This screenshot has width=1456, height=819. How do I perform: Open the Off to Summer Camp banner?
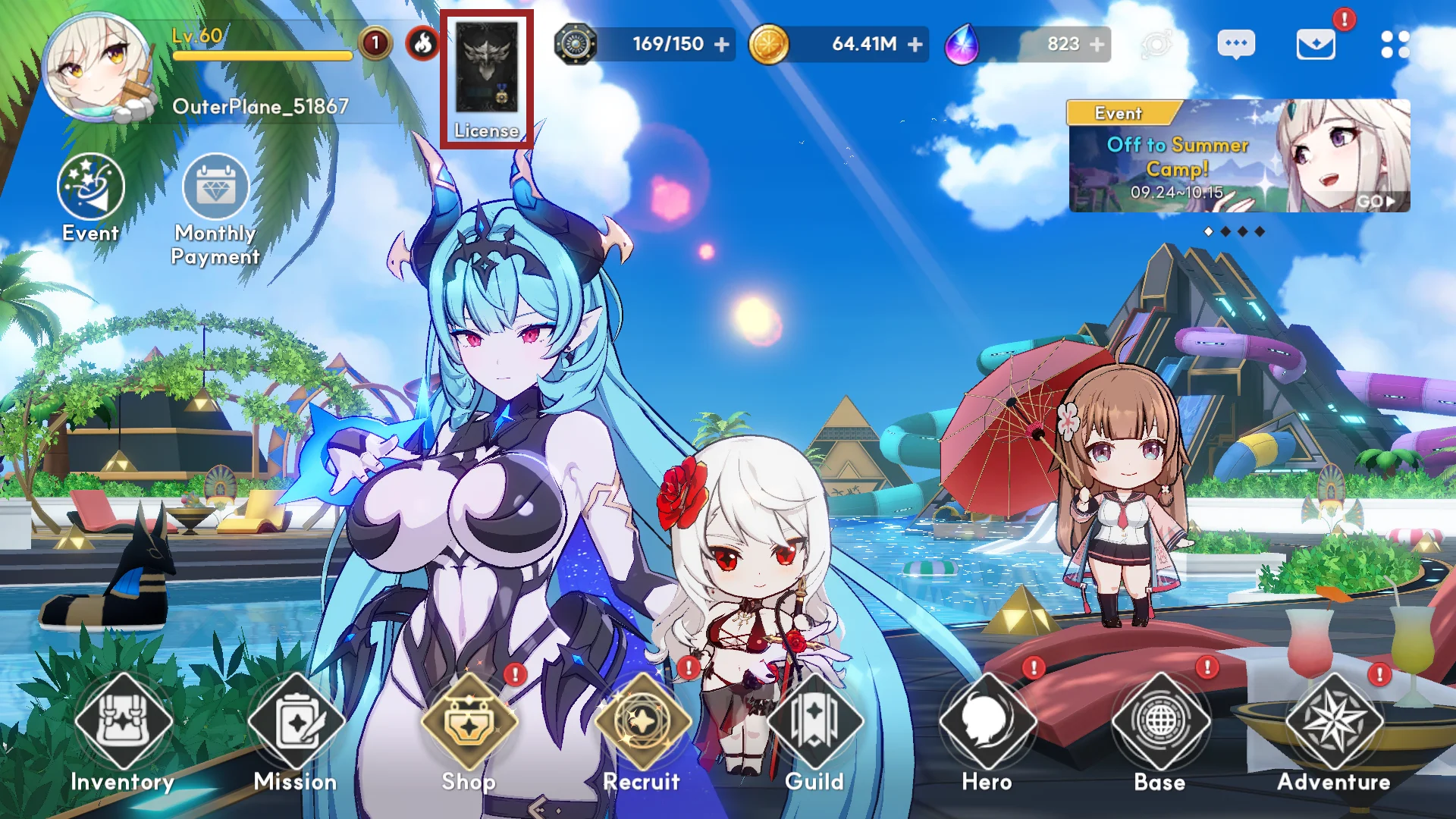pos(1238,156)
